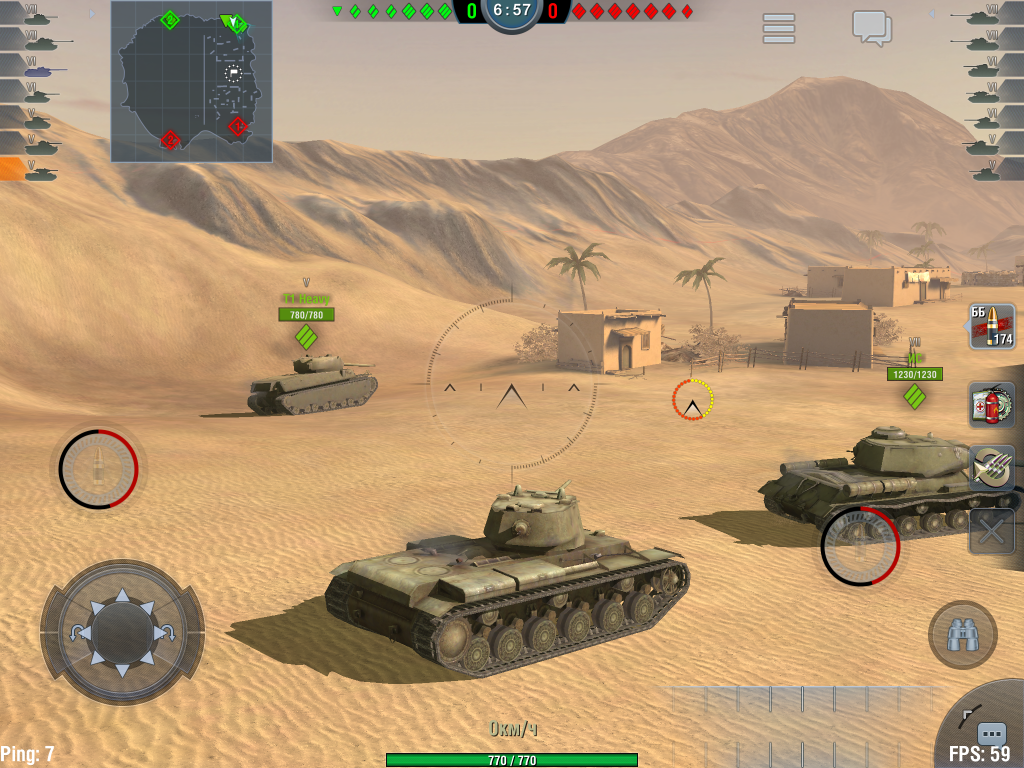
Task: Fire using the right shell button
Action: pos(860,546)
